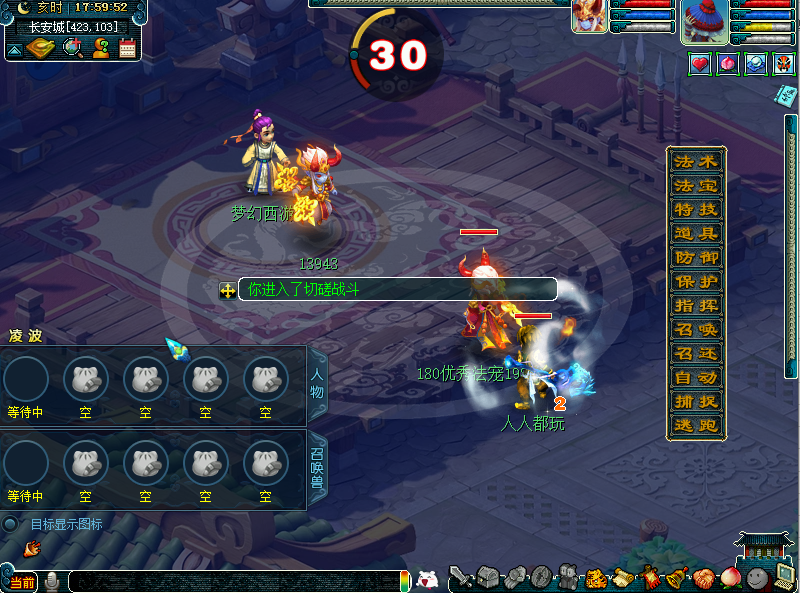Open the world map magnifier icon
The image size is (800, 593).
(x=73, y=47)
